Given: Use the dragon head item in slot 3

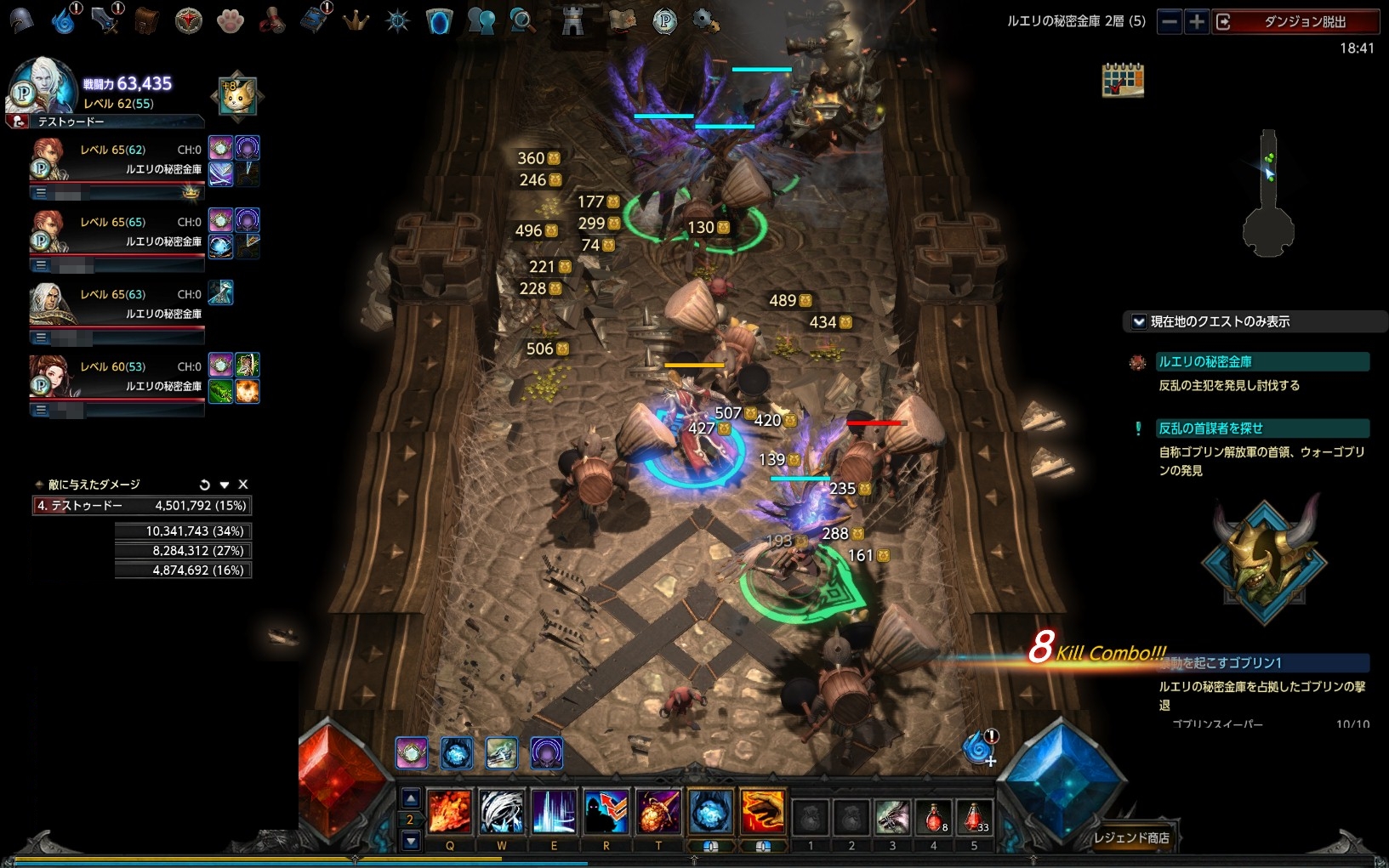Looking at the screenshot, I should tap(892, 817).
